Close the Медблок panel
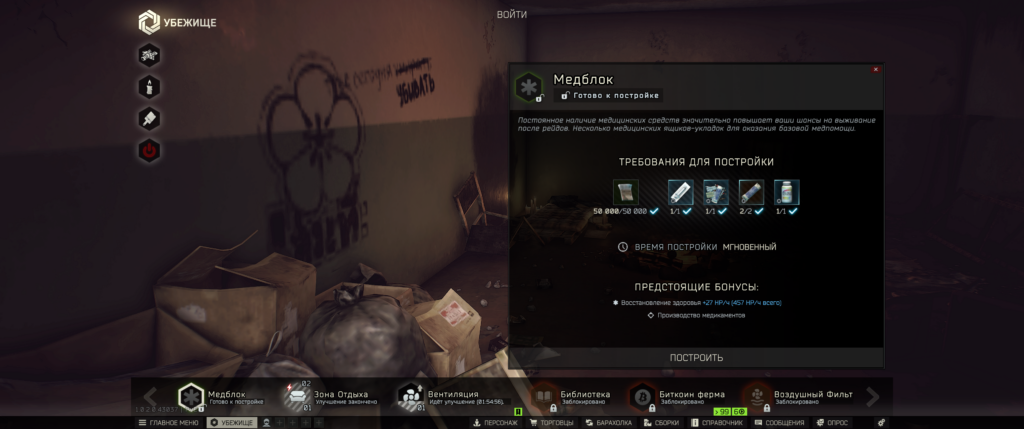 click(876, 70)
